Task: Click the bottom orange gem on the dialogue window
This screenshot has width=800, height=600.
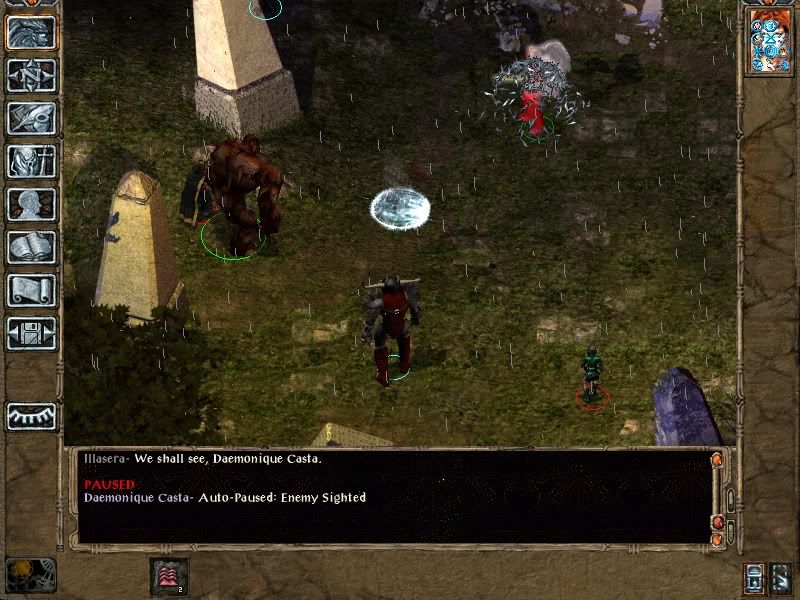Action: click(716, 539)
